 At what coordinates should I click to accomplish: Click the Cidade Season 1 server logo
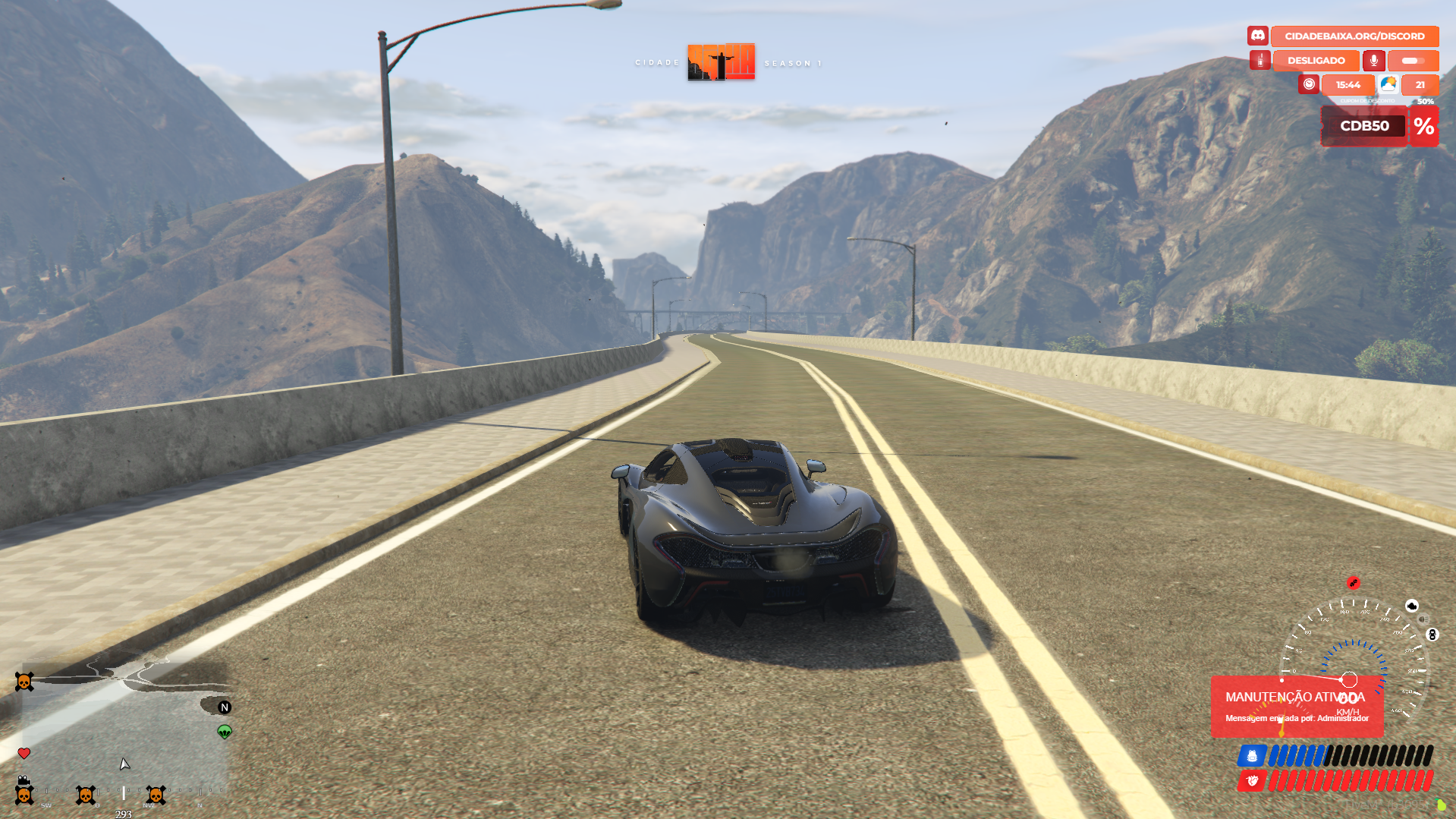click(x=721, y=62)
